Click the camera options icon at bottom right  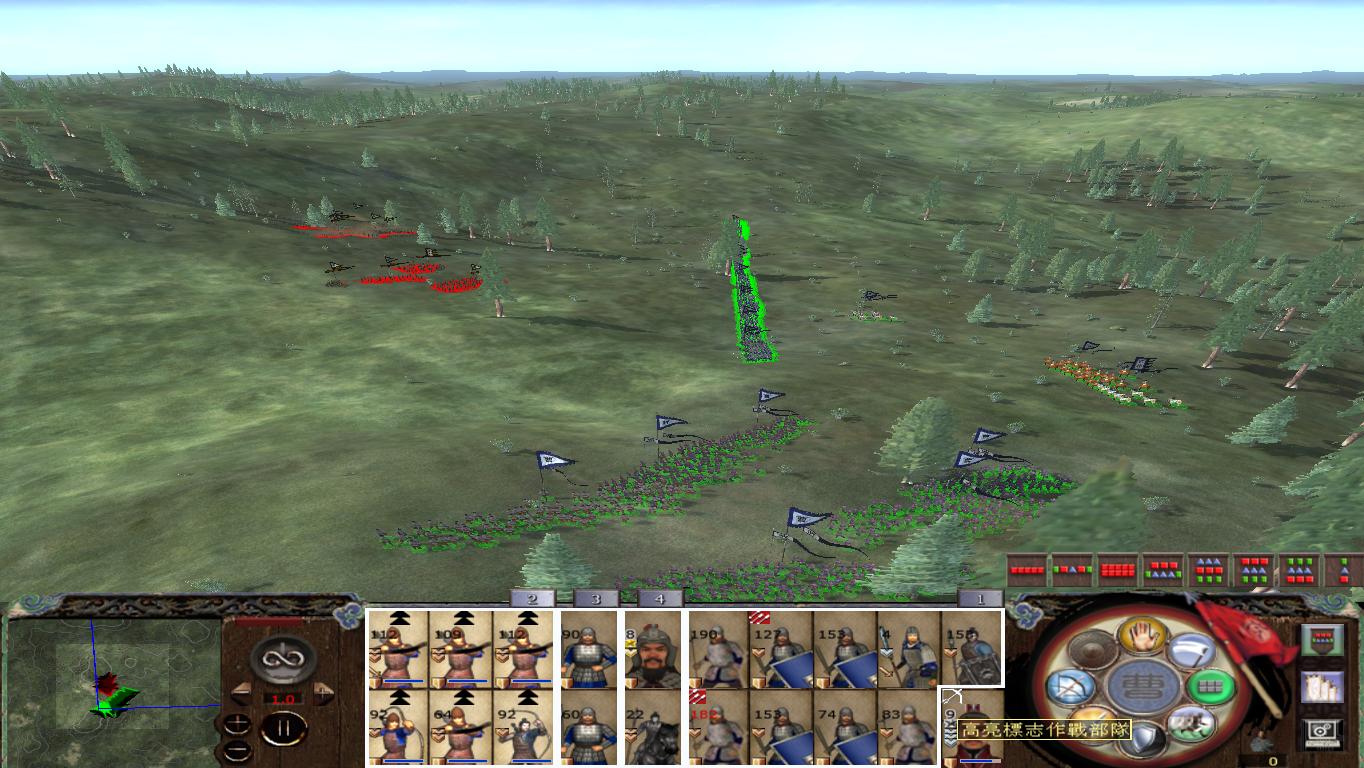1324,733
